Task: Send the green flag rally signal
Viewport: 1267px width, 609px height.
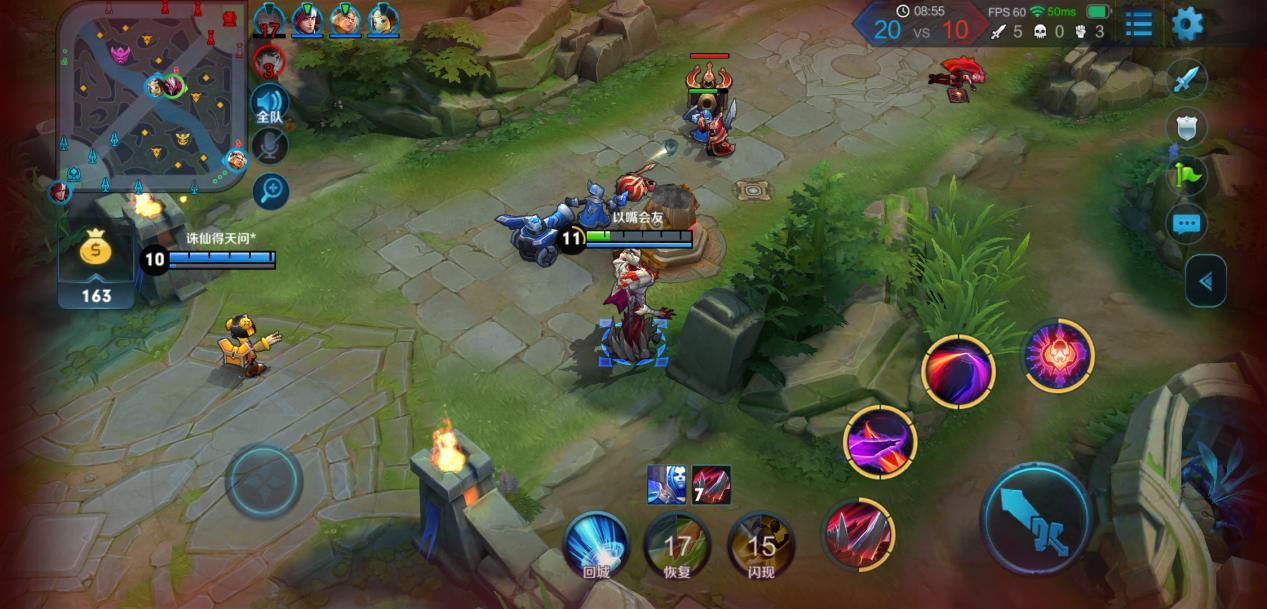Action: pyautogui.click(x=1186, y=176)
